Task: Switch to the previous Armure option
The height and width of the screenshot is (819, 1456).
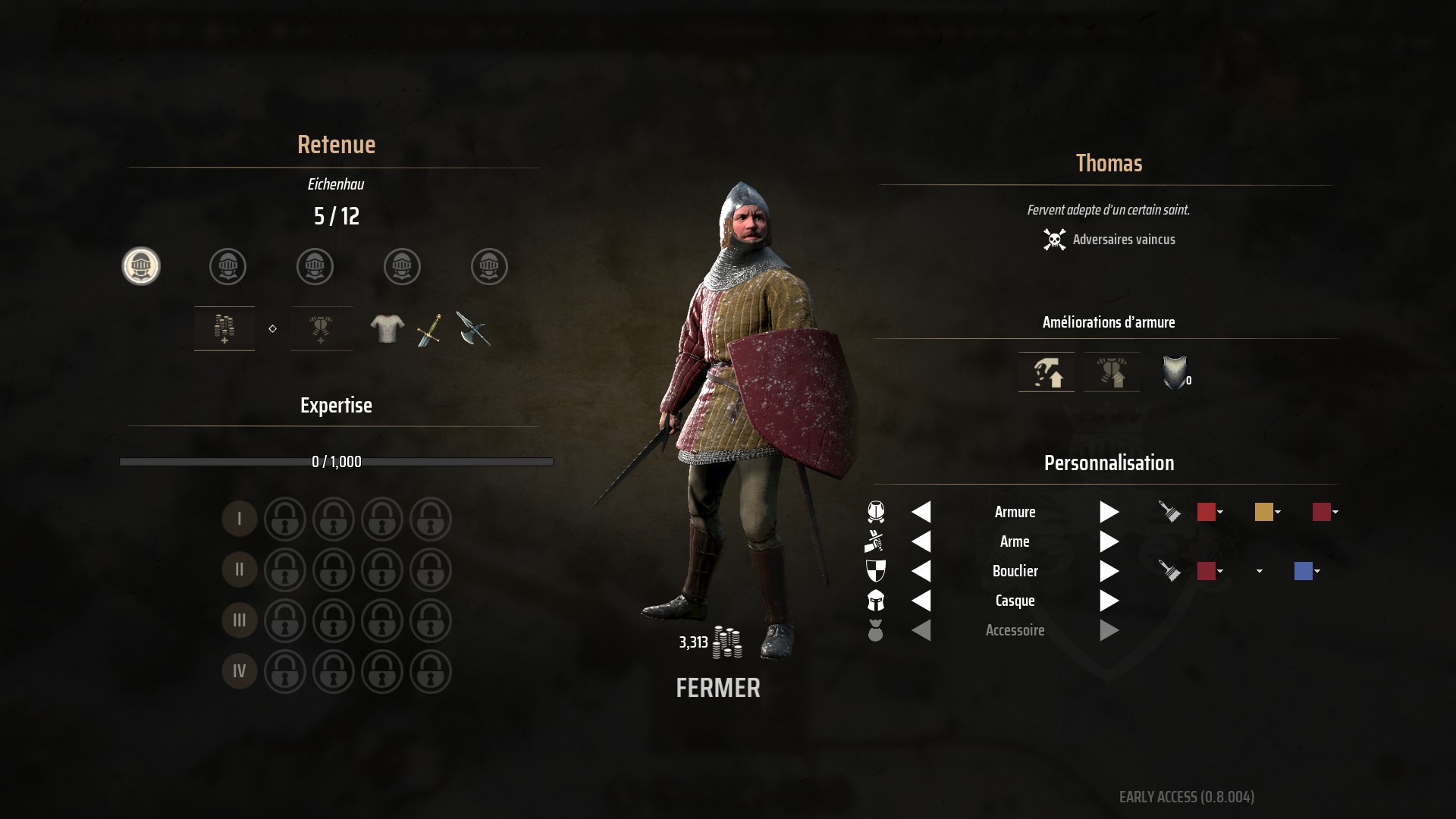Action: point(921,512)
